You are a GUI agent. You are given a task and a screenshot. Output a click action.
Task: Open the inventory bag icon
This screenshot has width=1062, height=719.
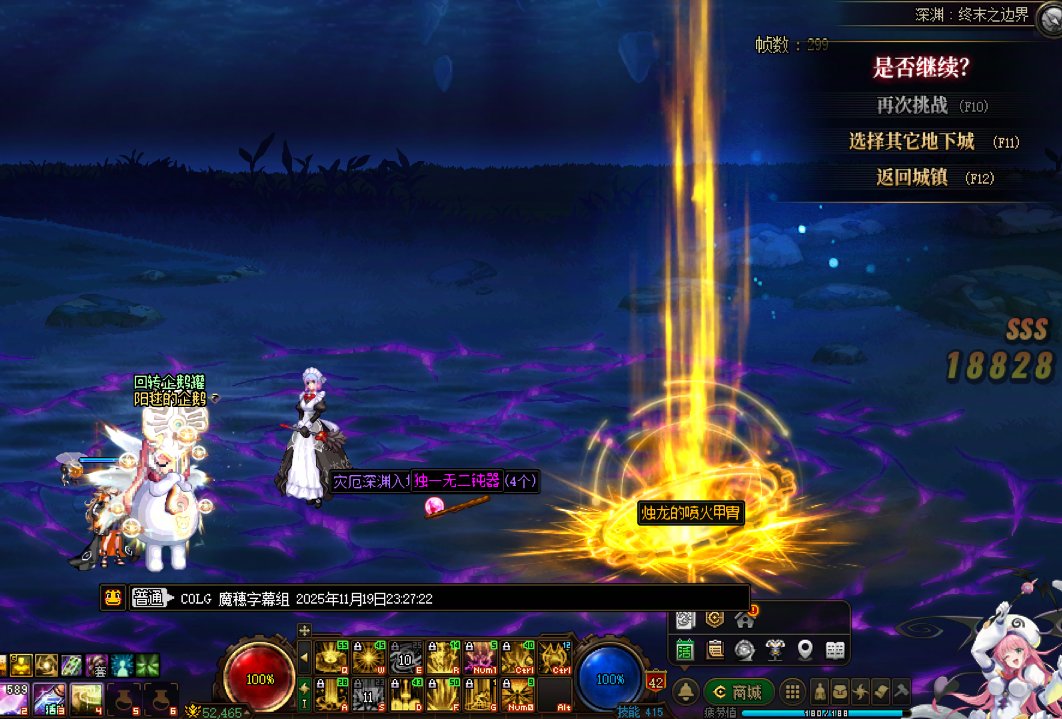[x=840, y=692]
